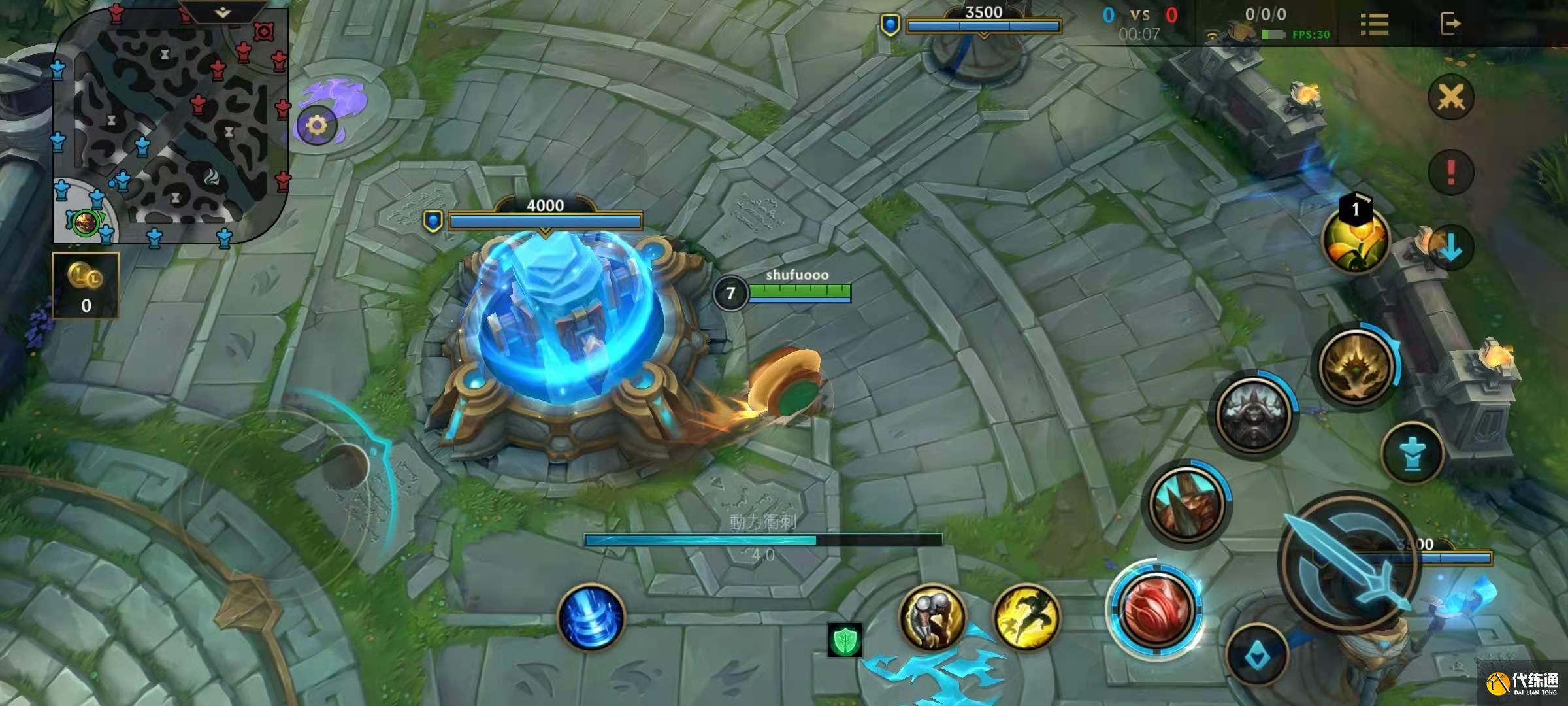Send the crossed swords attack ping
Viewport: 1568px width, 706px height.
(1451, 98)
